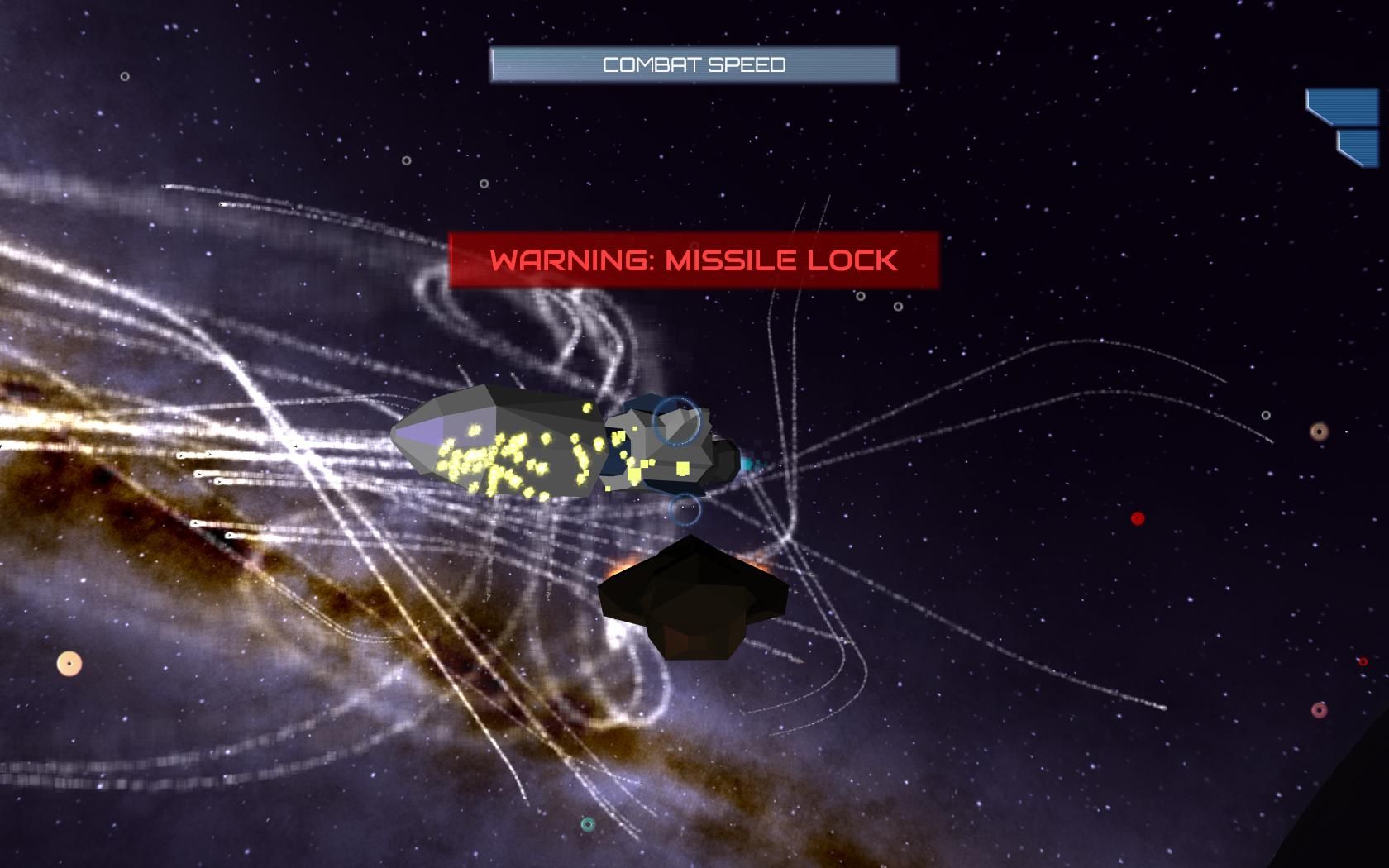Viewport: 1389px width, 868px height.
Task: Click the COMBAT SPEED header bar
Action: 694,64
